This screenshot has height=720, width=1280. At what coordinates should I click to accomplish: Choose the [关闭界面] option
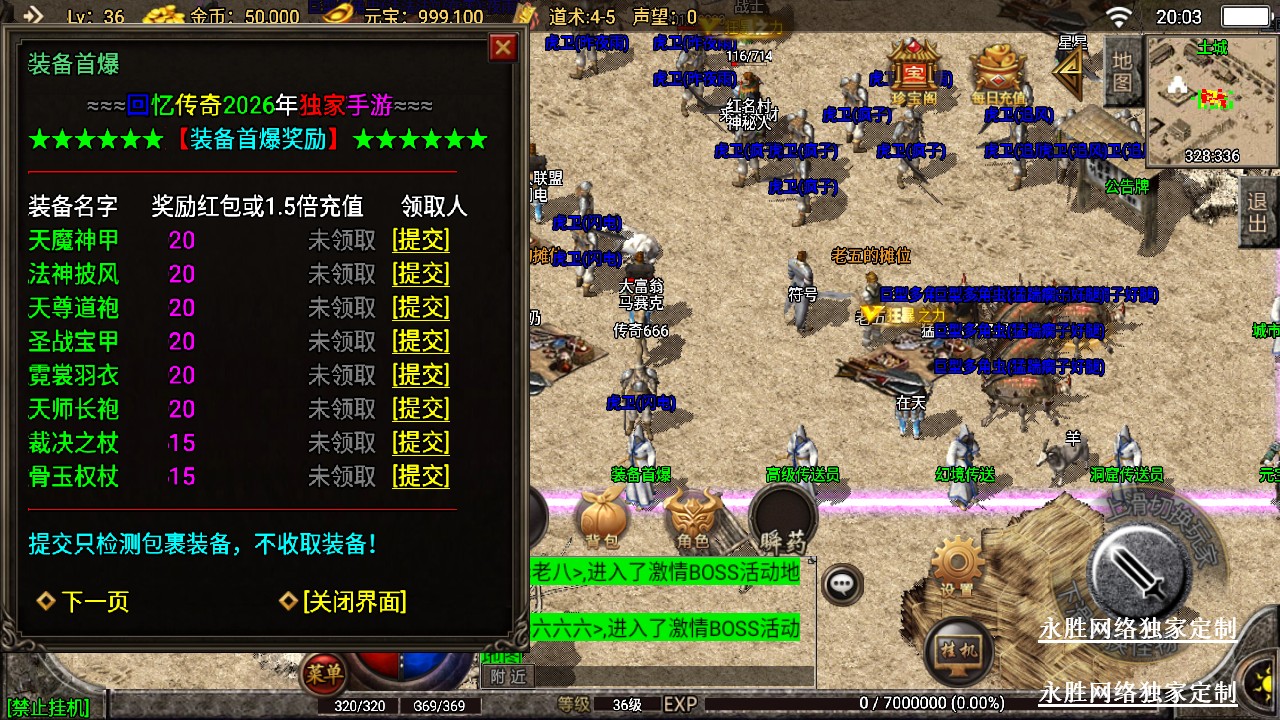tap(344, 601)
